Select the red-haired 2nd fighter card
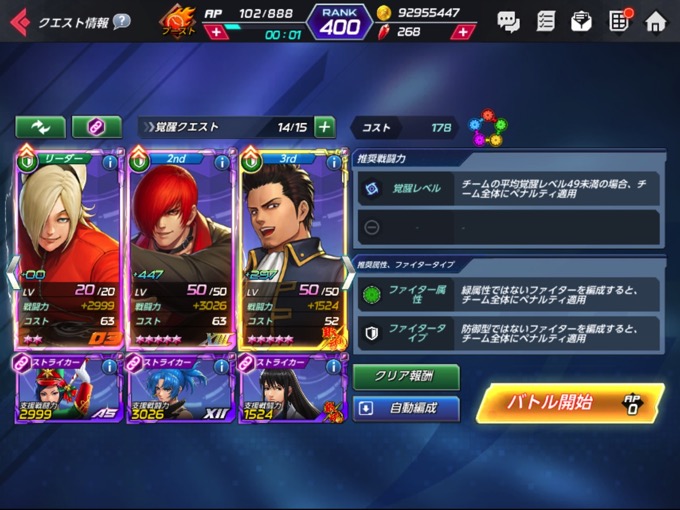680x510 pixels. click(178, 245)
